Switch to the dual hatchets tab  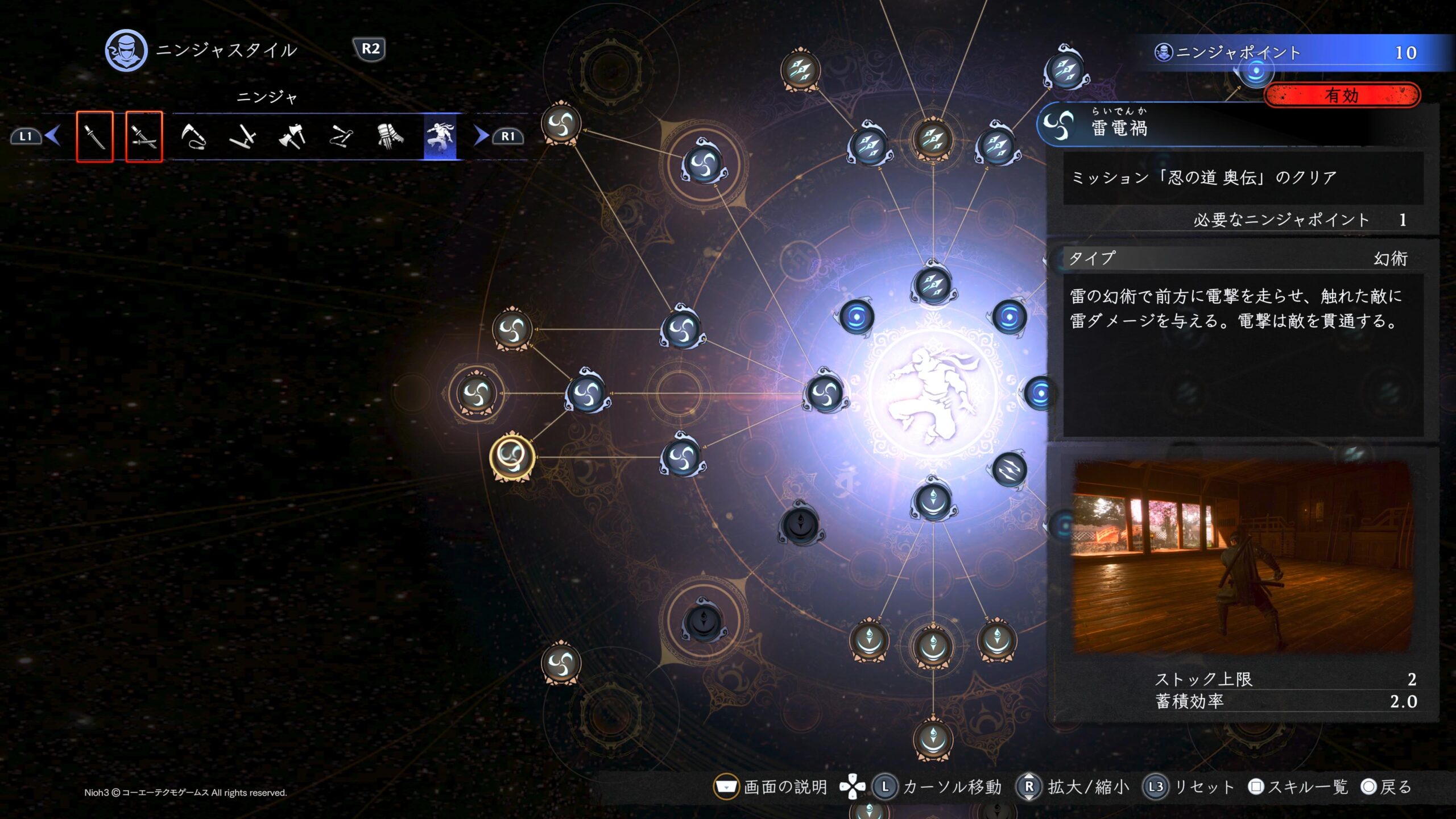(x=292, y=136)
